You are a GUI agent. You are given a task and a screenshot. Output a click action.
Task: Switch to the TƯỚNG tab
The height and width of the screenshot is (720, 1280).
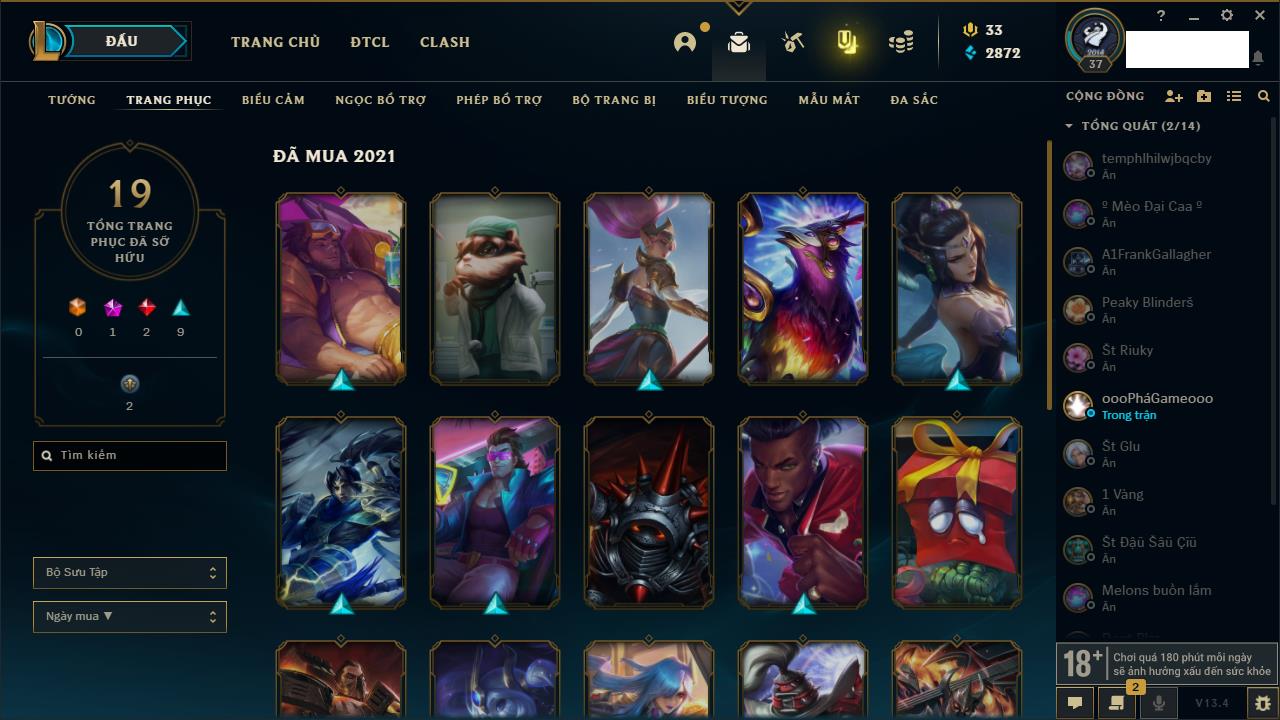coord(72,100)
